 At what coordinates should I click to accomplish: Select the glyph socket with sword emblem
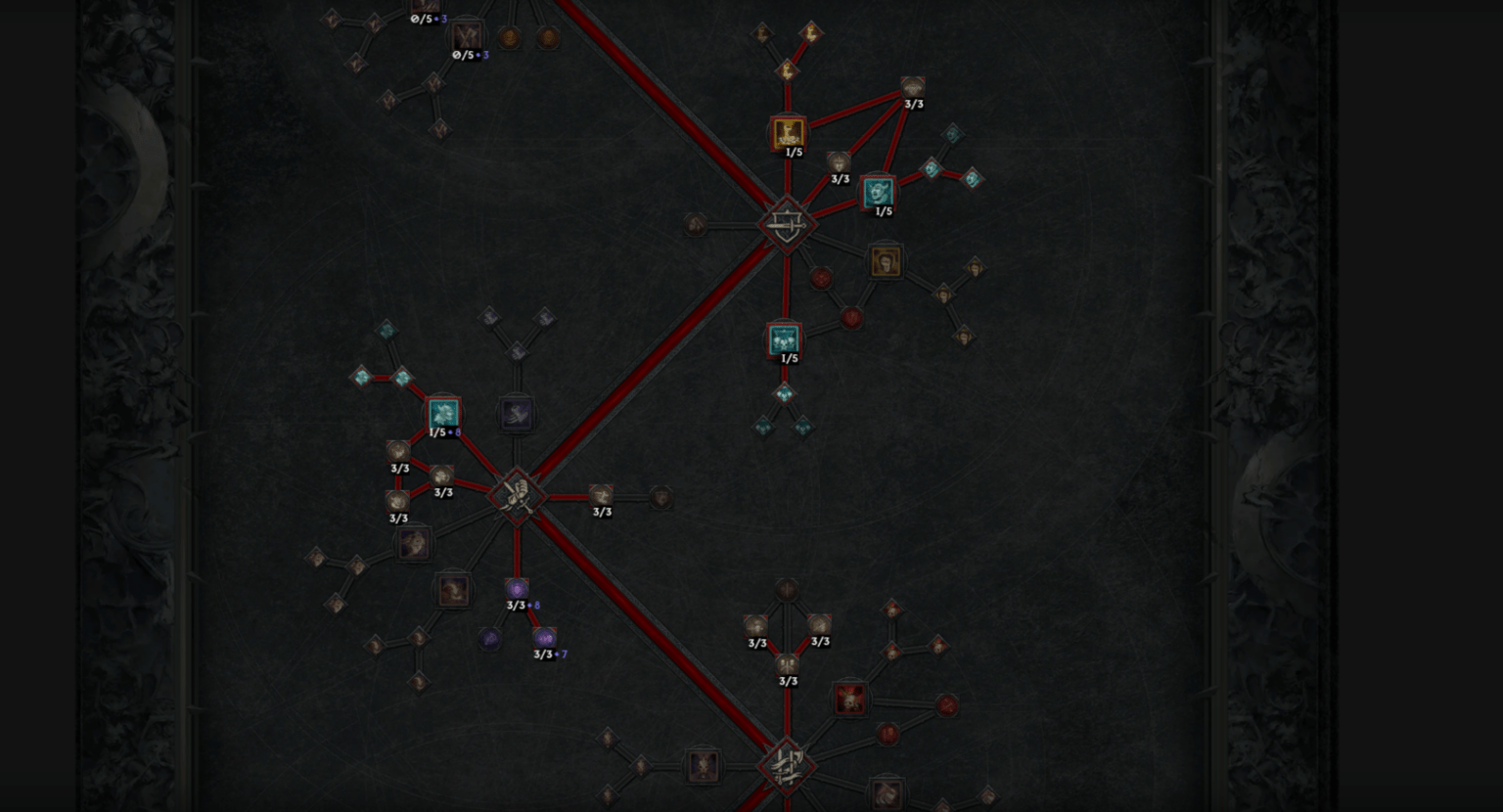click(788, 225)
